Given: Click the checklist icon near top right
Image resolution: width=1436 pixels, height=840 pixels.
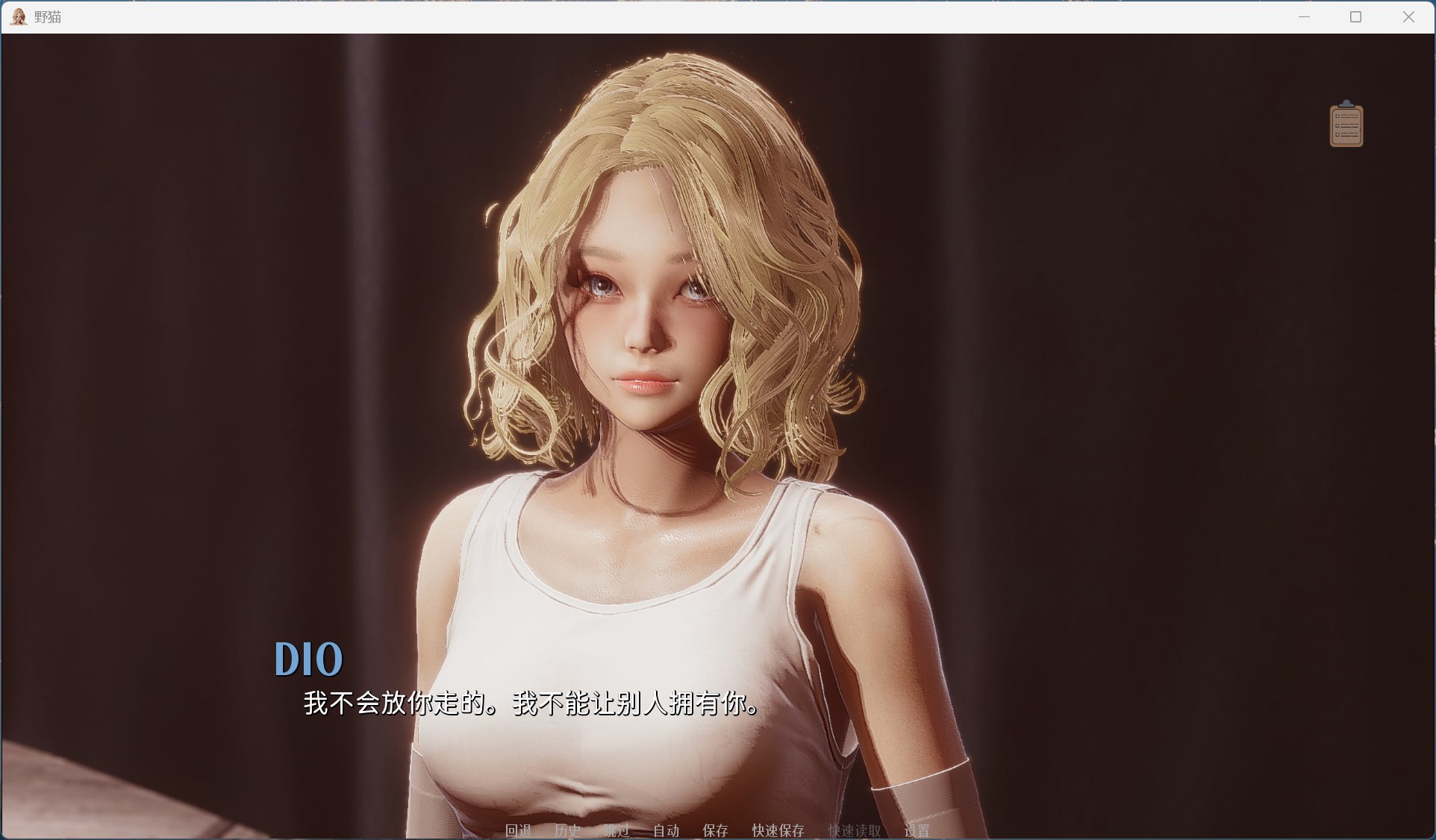Looking at the screenshot, I should (1346, 124).
